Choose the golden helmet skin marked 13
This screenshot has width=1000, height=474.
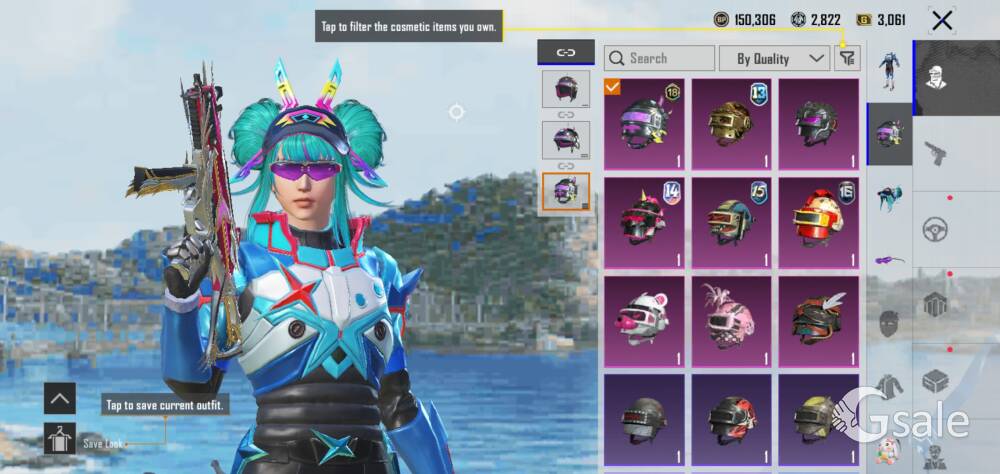pos(731,124)
